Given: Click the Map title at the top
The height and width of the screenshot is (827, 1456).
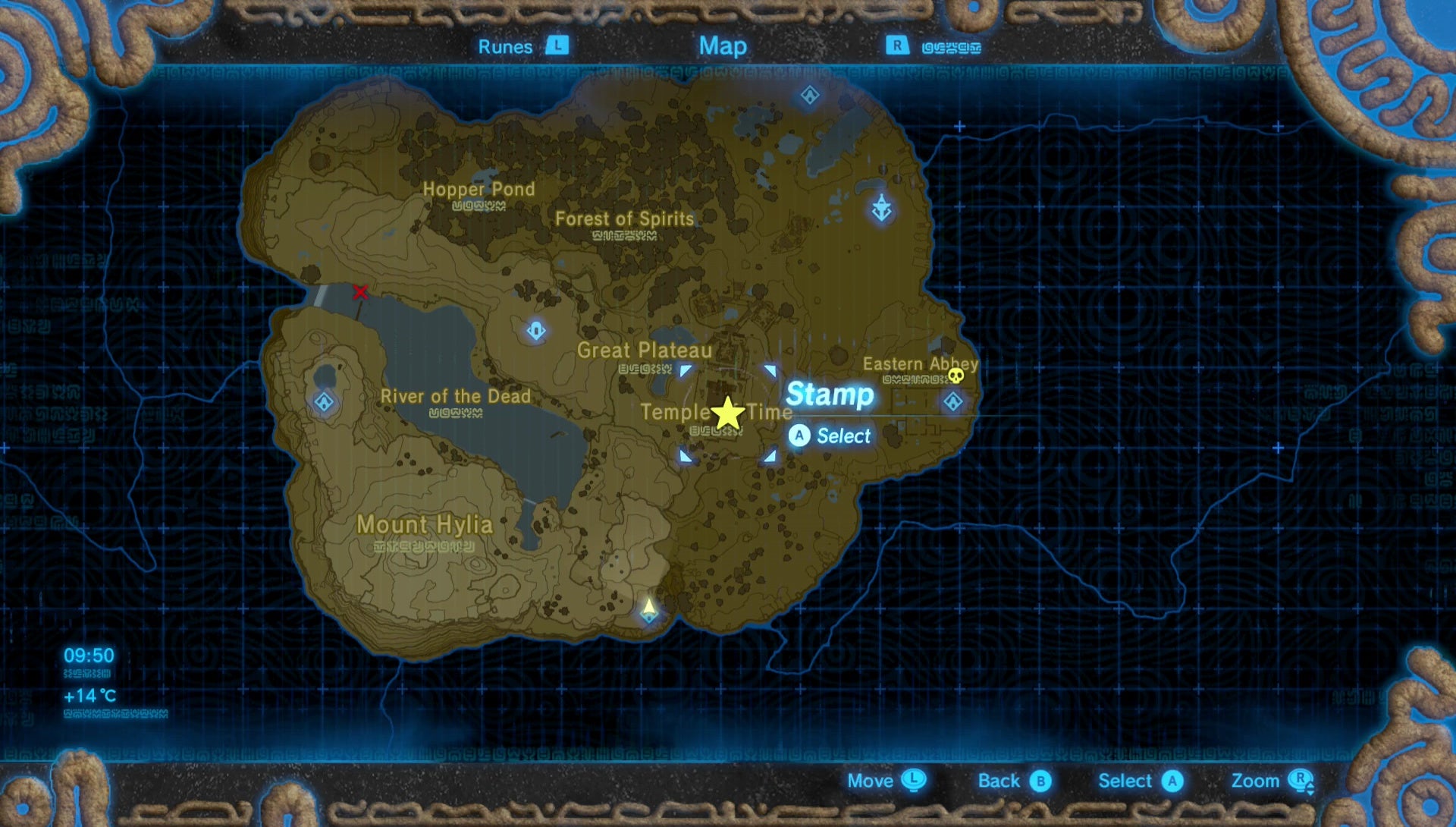Looking at the screenshot, I should pos(723,46).
